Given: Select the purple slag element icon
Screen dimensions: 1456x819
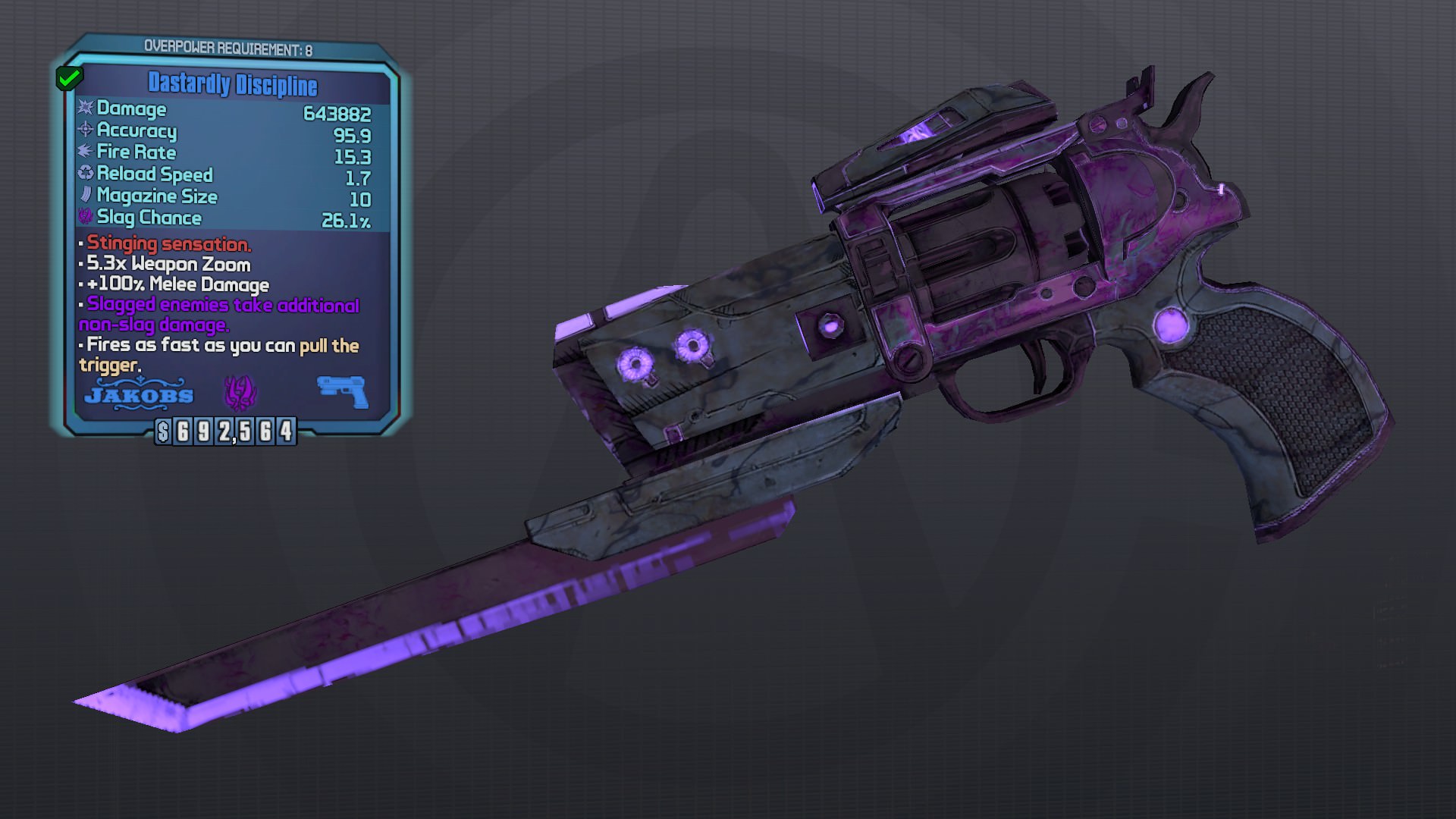Looking at the screenshot, I should [x=240, y=393].
